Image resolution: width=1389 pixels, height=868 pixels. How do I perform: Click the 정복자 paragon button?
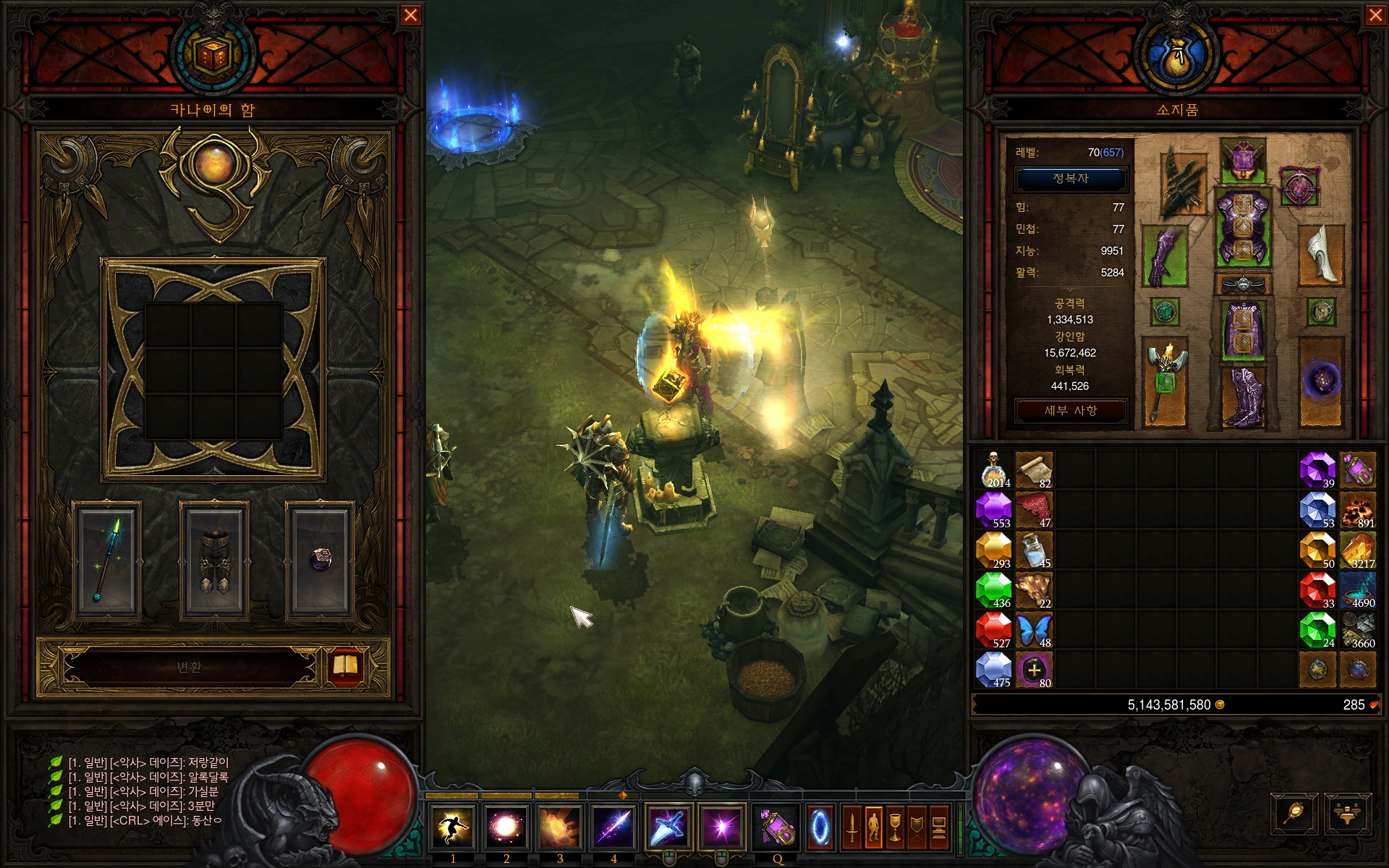click(1071, 179)
